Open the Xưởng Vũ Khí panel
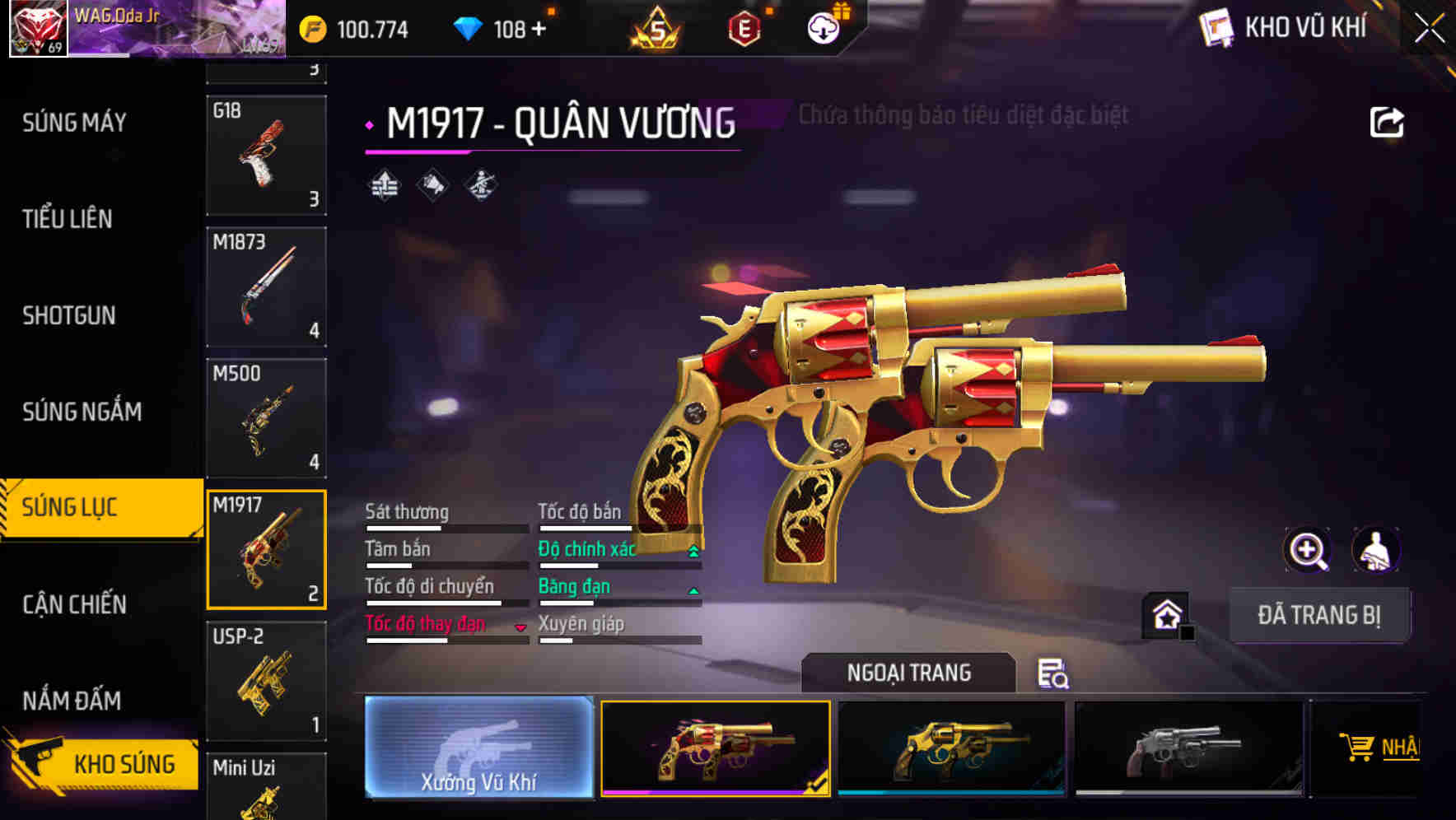The width and height of the screenshot is (1456, 820). coord(478,748)
